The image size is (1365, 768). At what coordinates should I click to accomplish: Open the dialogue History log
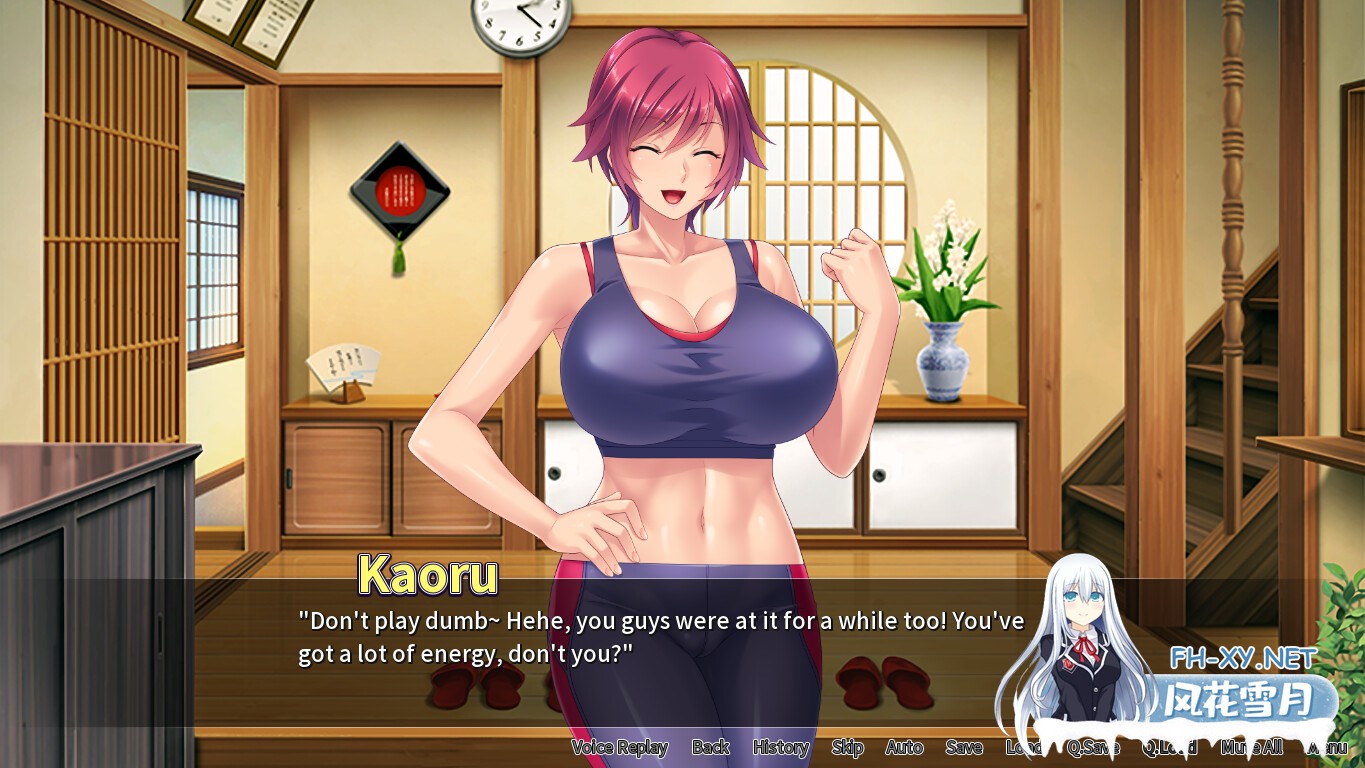780,747
